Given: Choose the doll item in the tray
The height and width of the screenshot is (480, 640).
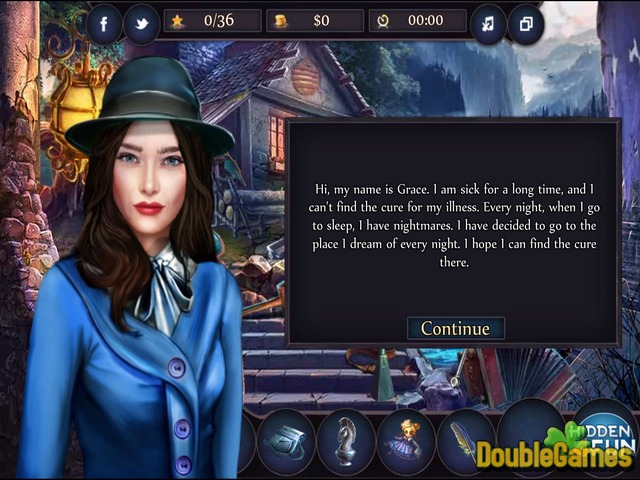Looking at the screenshot, I should (x=406, y=441).
